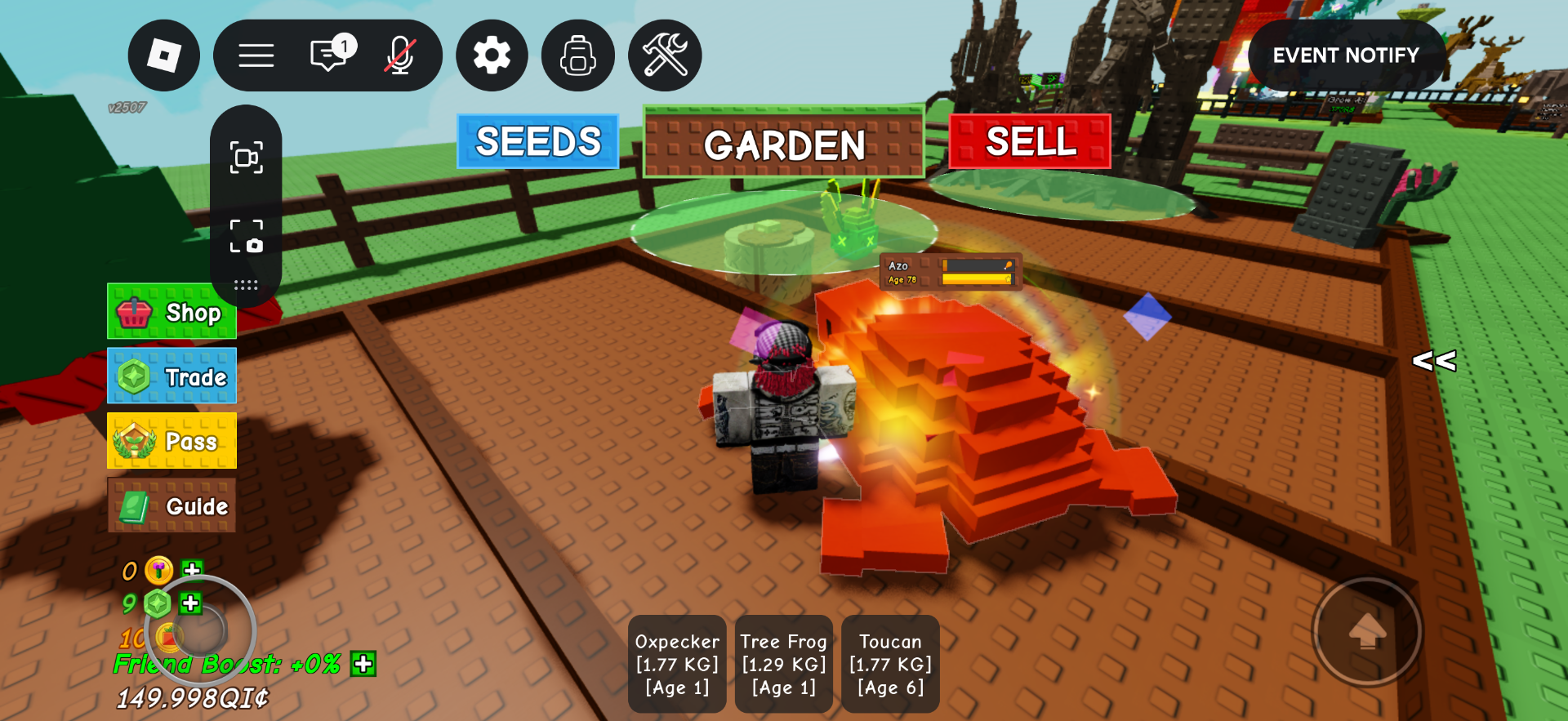1568x721 pixels.
Task: Open the Trade menu
Action: [x=171, y=376]
